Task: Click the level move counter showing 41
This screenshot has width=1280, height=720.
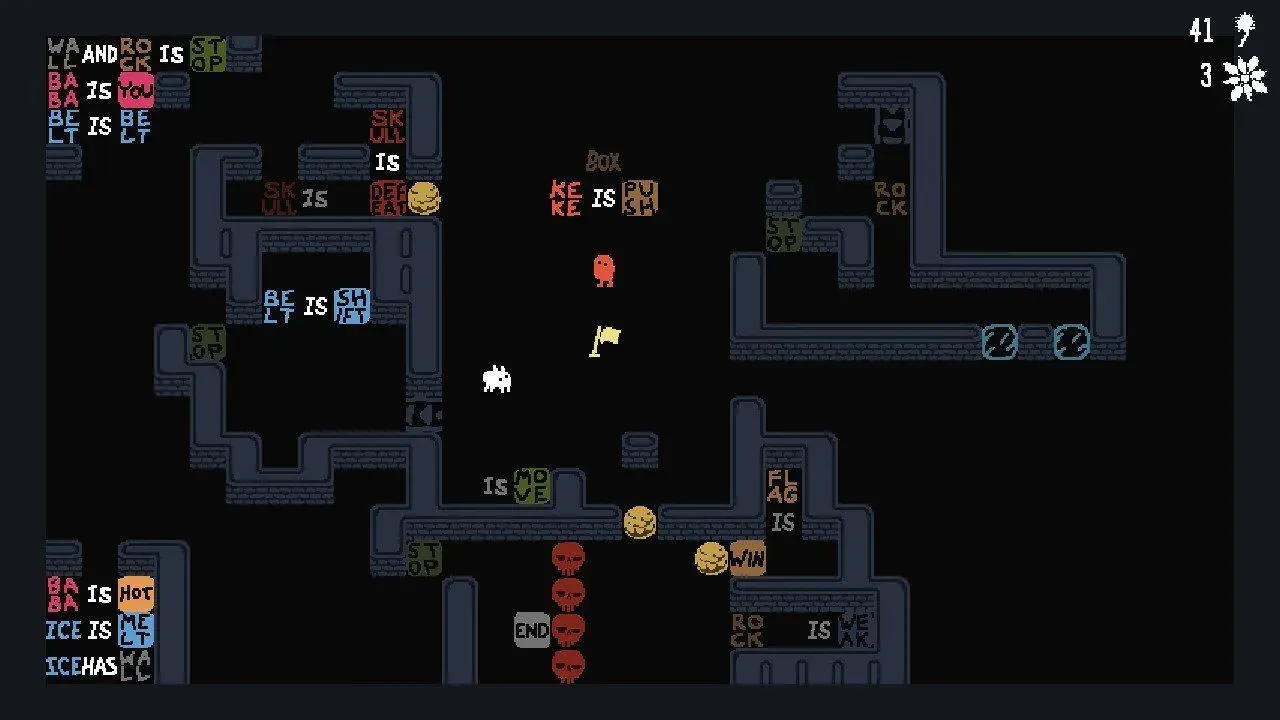Action: [1201, 30]
